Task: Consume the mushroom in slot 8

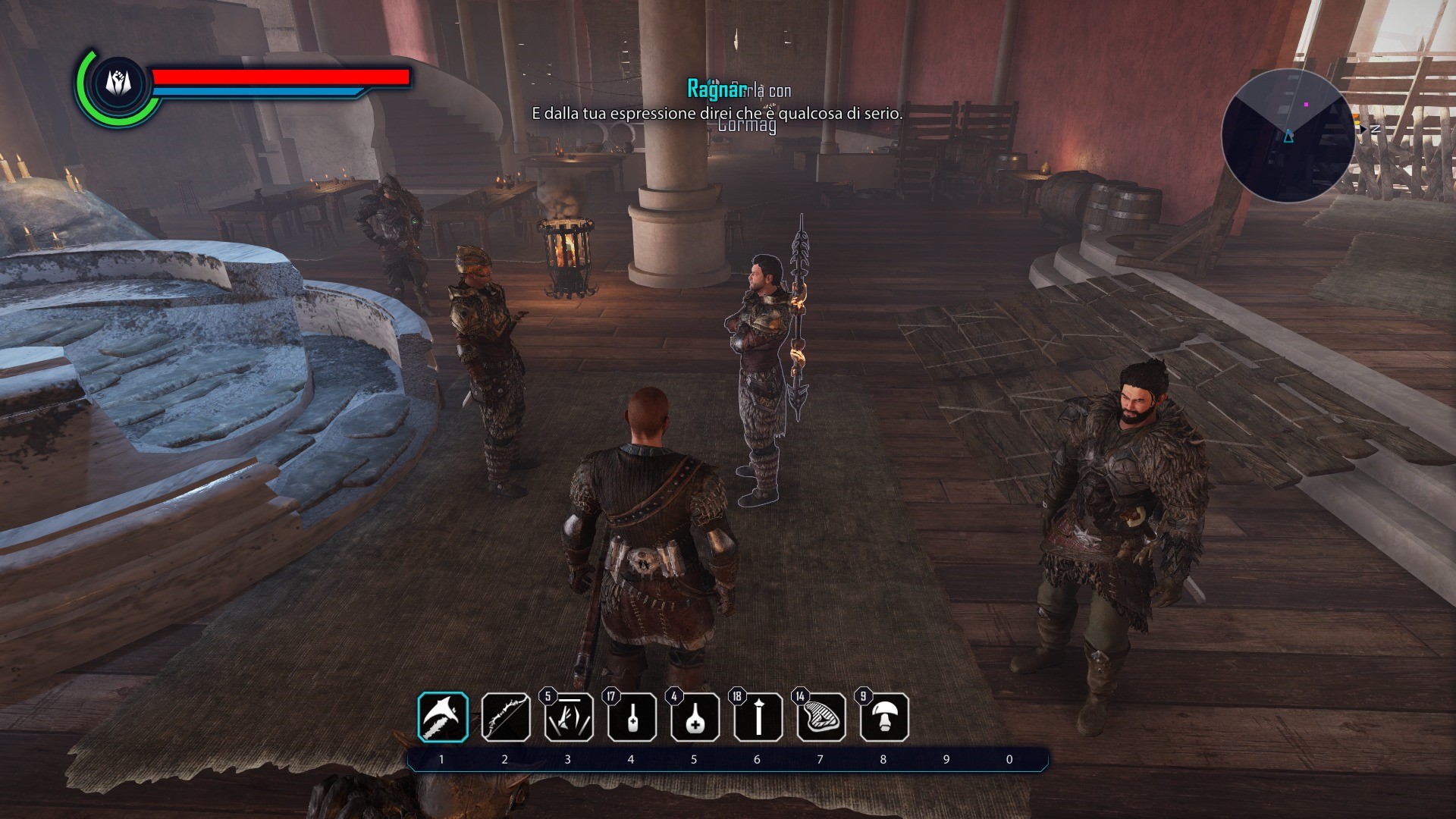Action: [884, 717]
